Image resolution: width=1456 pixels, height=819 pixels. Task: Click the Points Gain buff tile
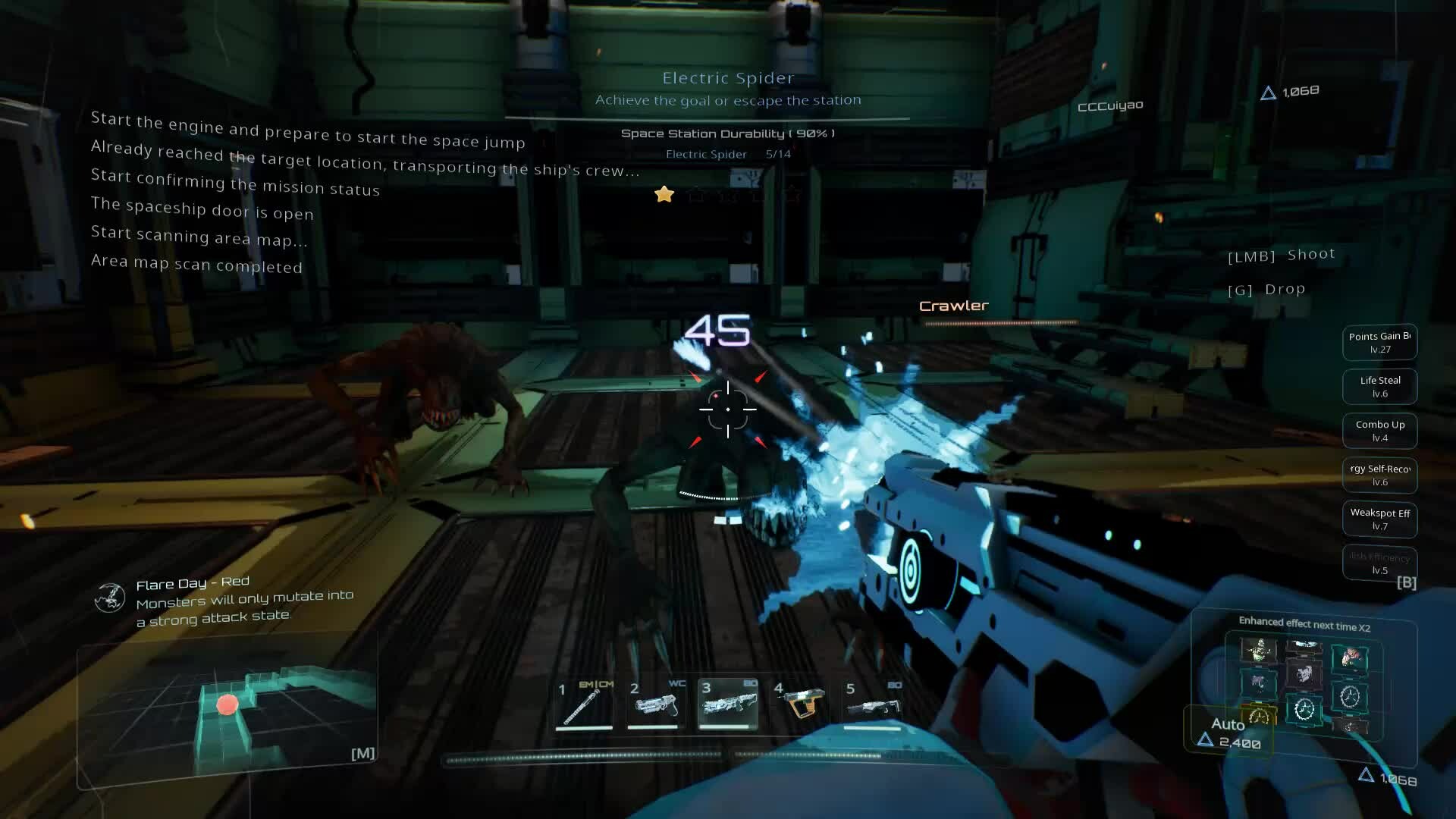pos(1379,342)
